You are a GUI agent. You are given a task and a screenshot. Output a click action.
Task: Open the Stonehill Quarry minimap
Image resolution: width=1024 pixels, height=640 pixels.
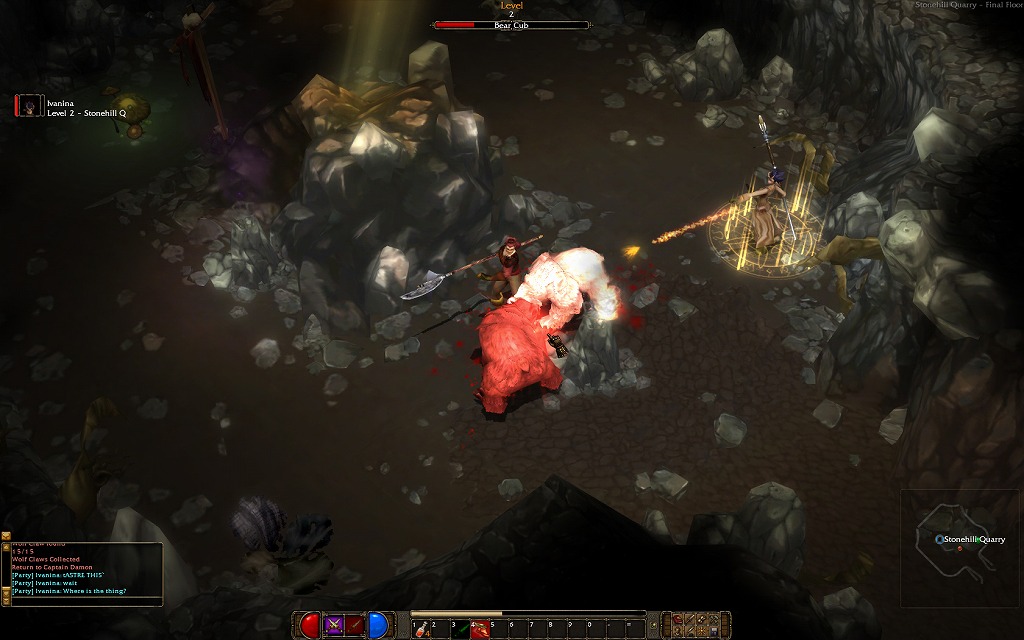[x=960, y=546]
